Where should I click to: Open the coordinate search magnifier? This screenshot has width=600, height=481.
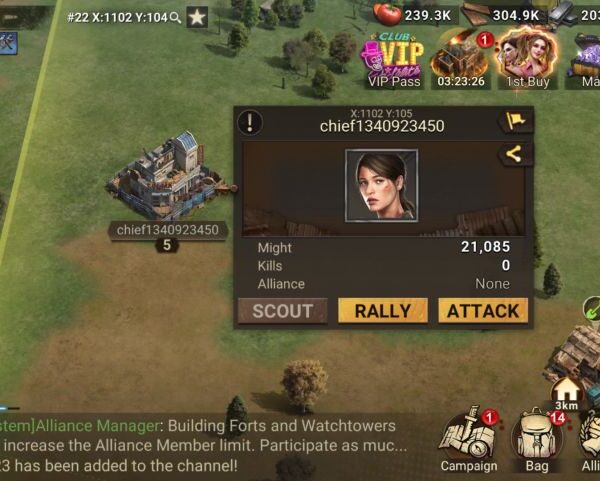pyautogui.click(x=176, y=17)
